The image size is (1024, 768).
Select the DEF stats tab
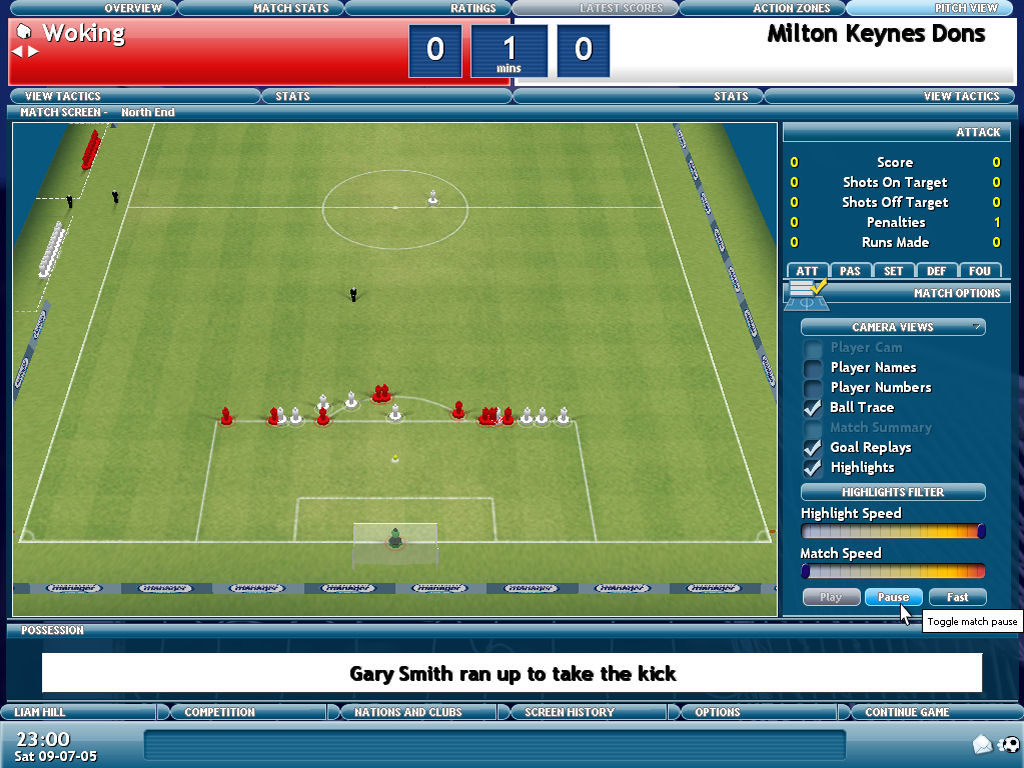pyautogui.click(x=936, y=271)
